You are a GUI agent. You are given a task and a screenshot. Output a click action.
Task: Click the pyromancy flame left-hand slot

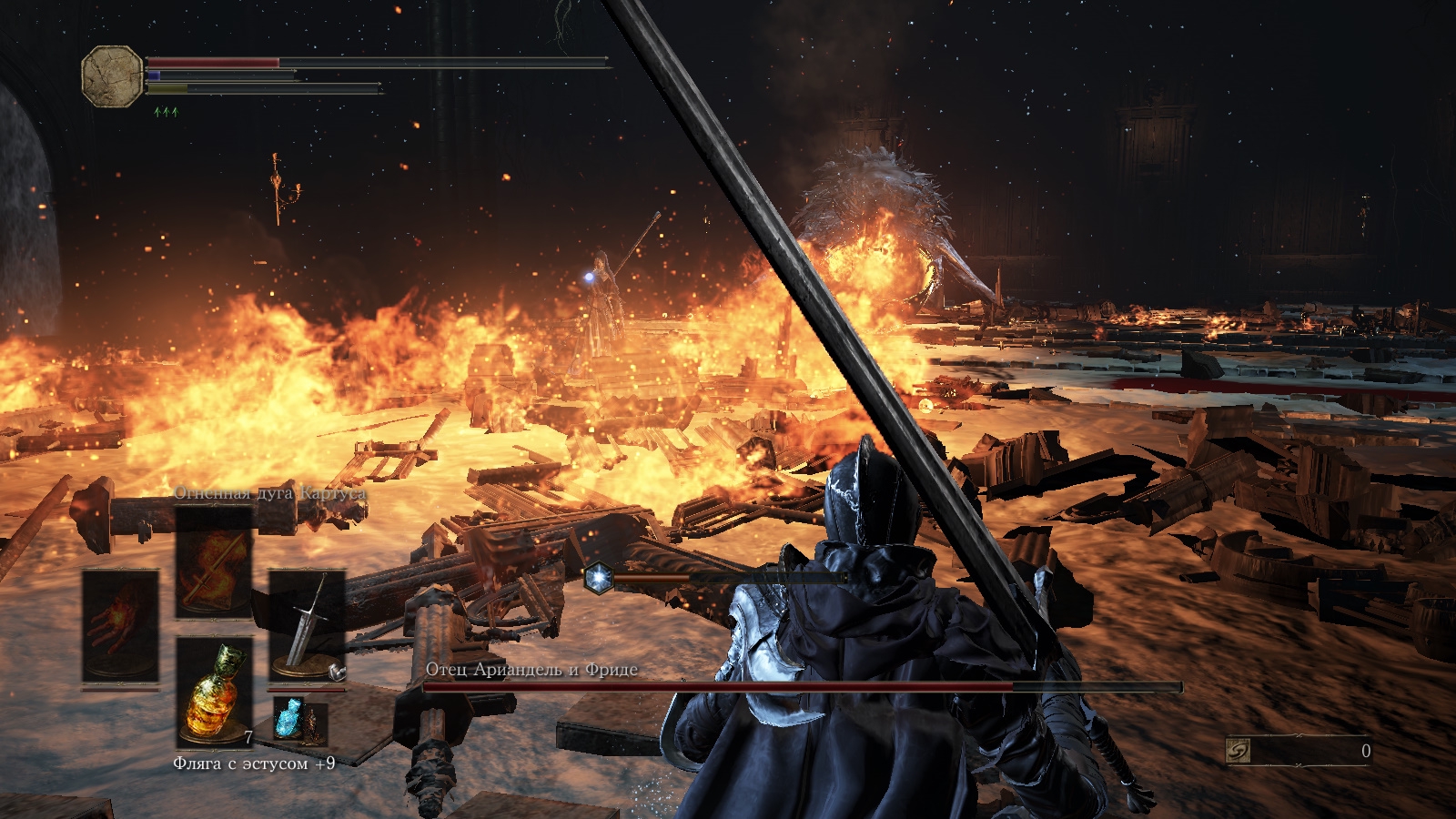point(120,626)
